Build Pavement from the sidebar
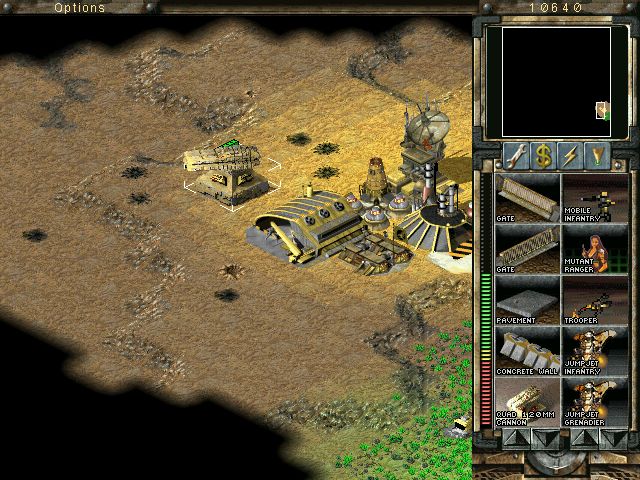640x480 pixels. click(528, 300)
